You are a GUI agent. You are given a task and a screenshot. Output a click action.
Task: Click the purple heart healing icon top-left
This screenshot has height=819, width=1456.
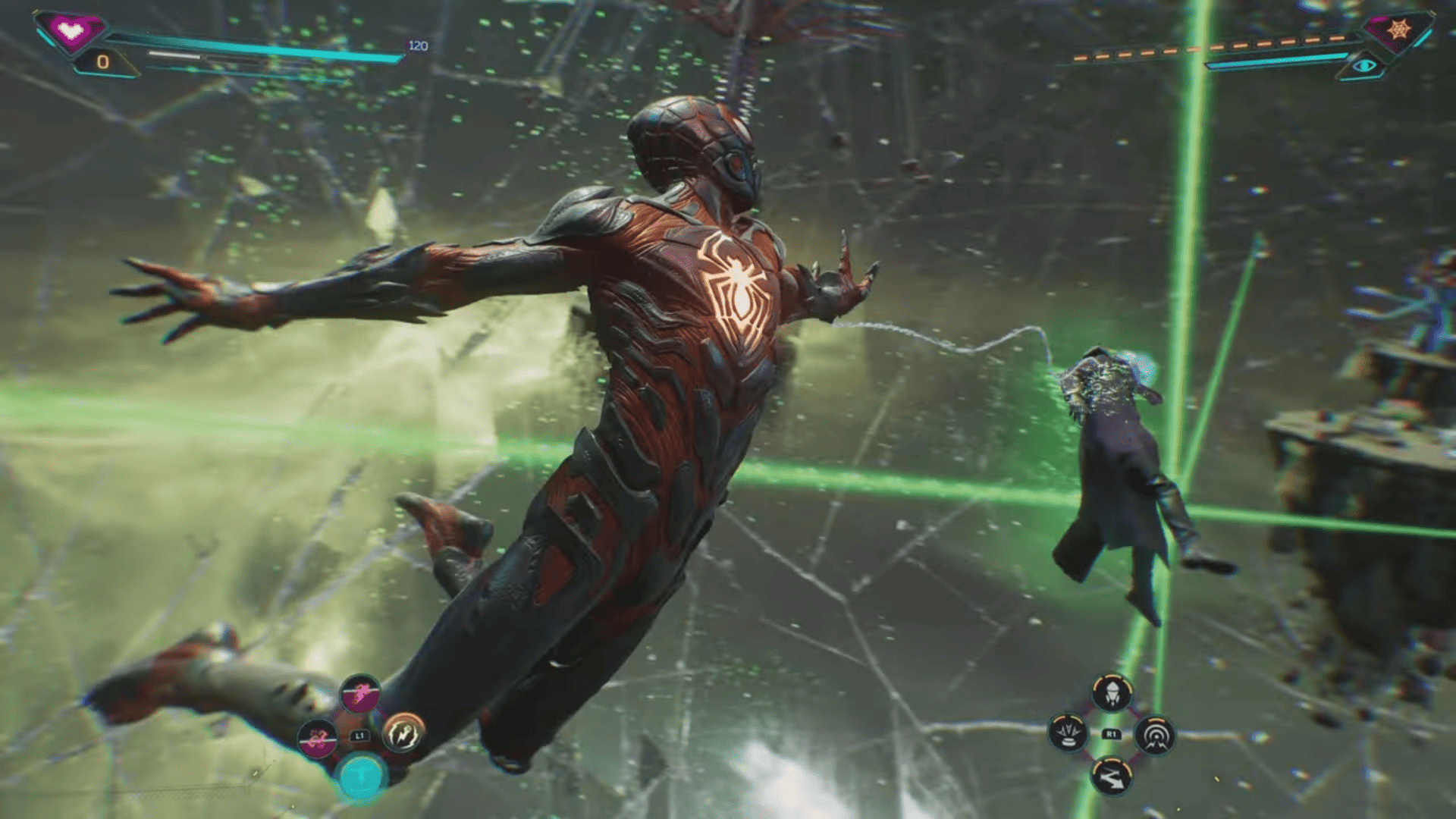pos(68,28)
